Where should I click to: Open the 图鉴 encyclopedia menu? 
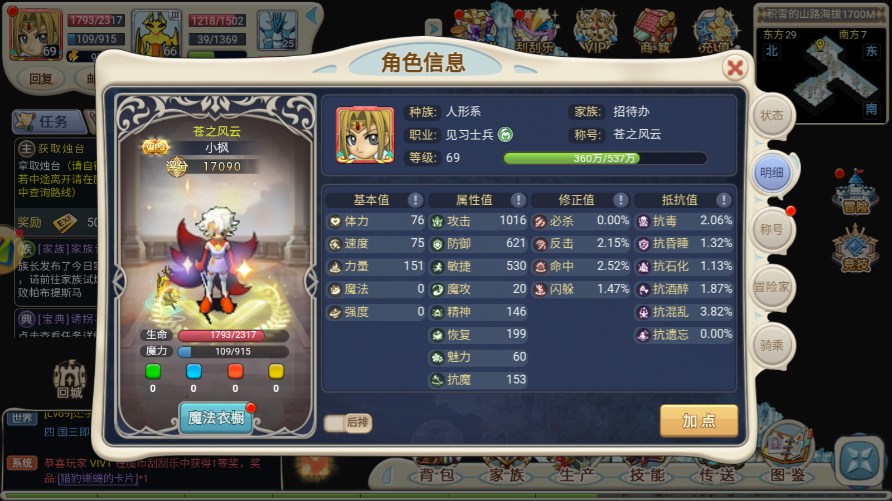(x=789, y=474)
